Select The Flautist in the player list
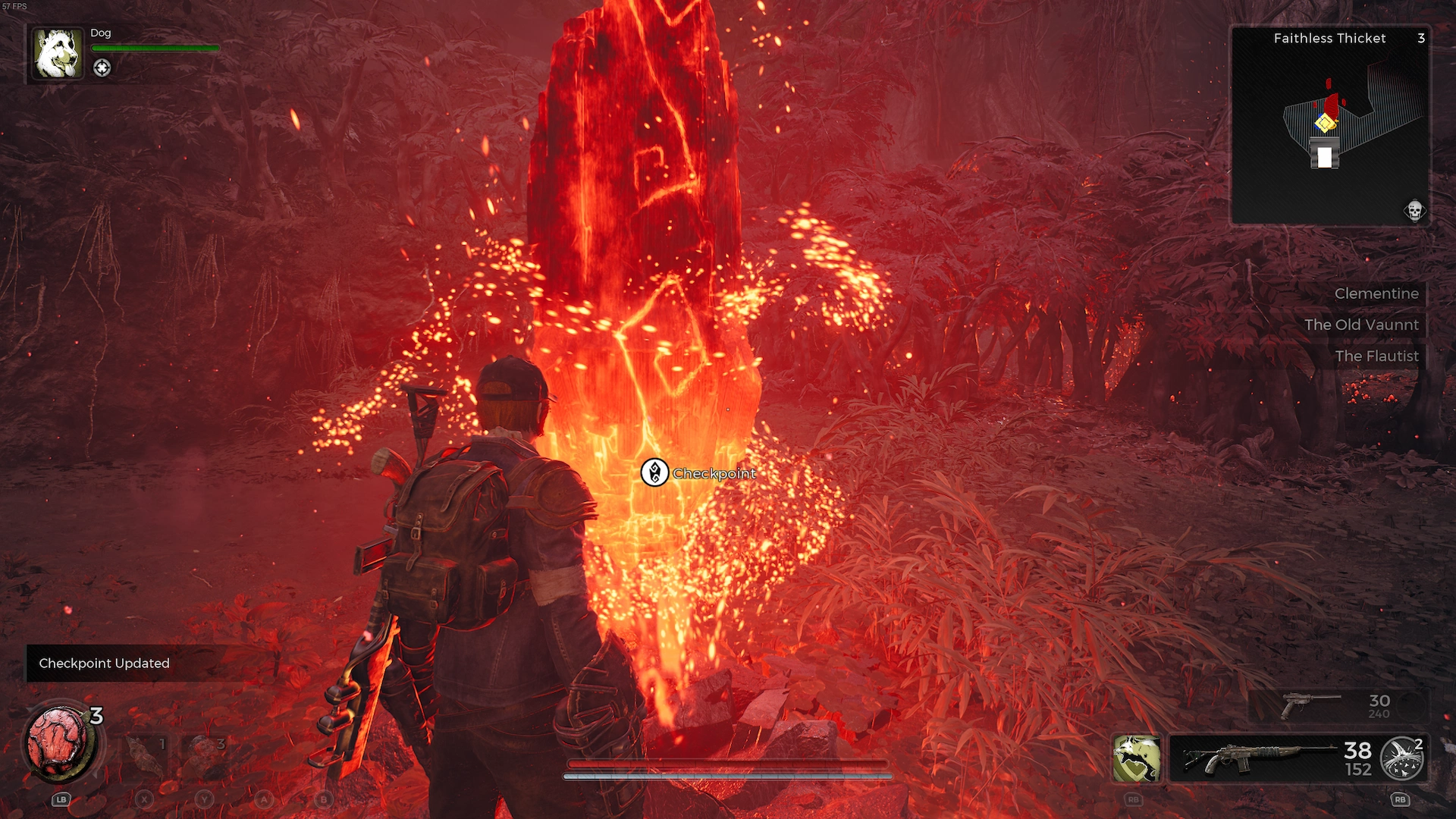 coord(1376,356)
